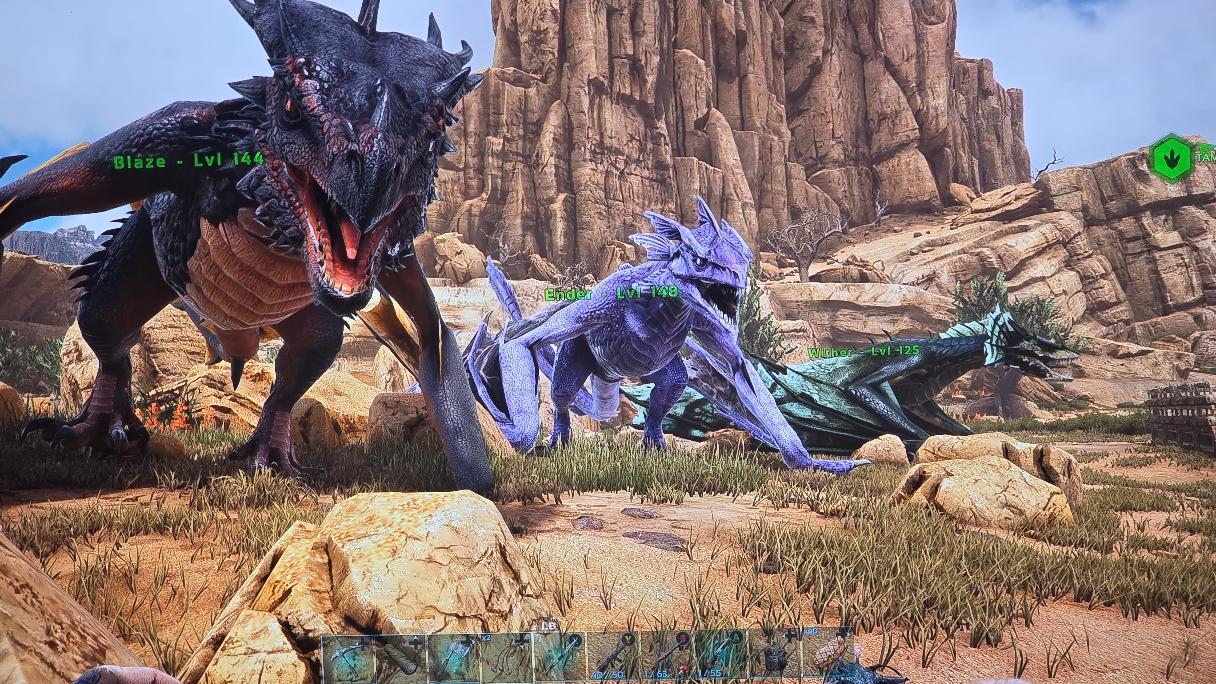Equip the spear in the hotbar

[x=559, y=657]
